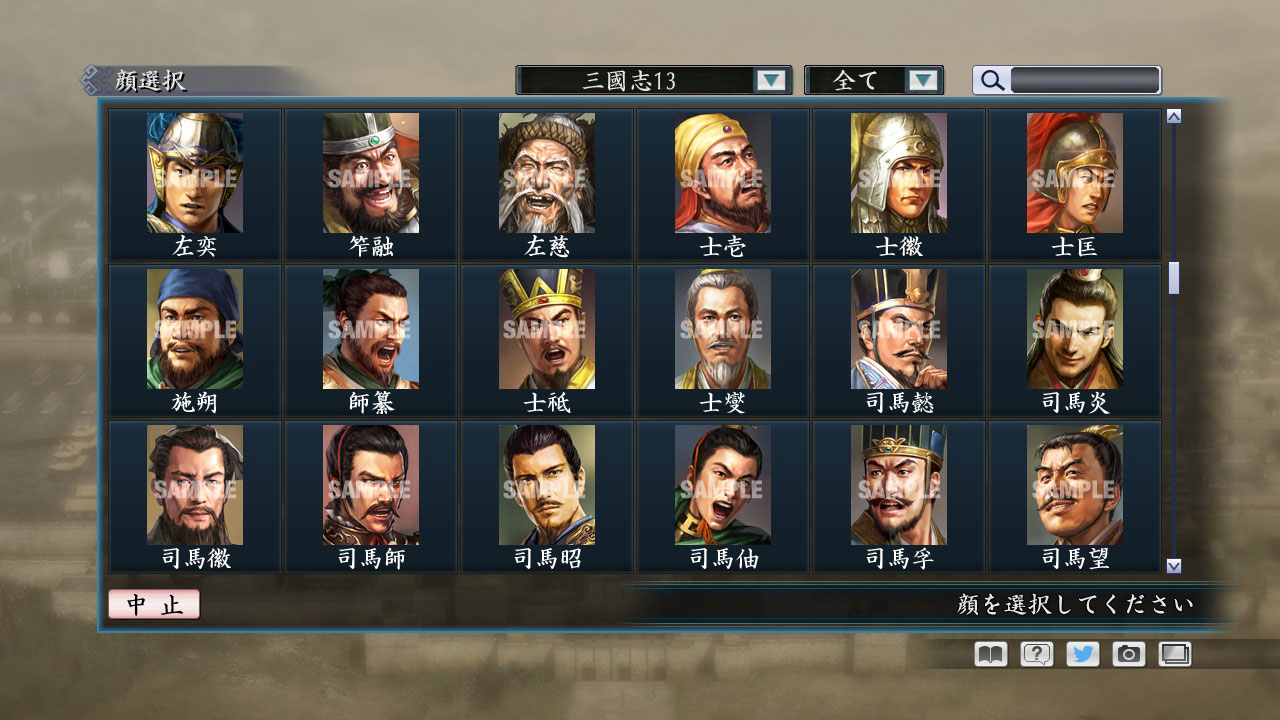Click the search text input field
The width and height of the screenshot is (1280, 720).
[1085, 80]
